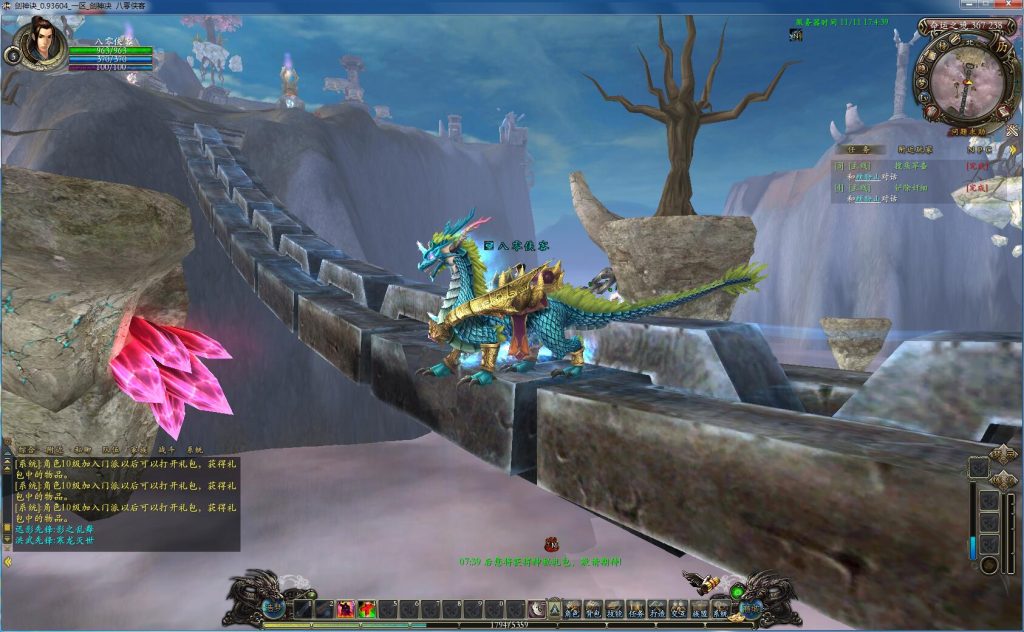This screenshot has height=632, width=1024.
Task: Open the 技能 skills menu button
Action: (614, 609)
